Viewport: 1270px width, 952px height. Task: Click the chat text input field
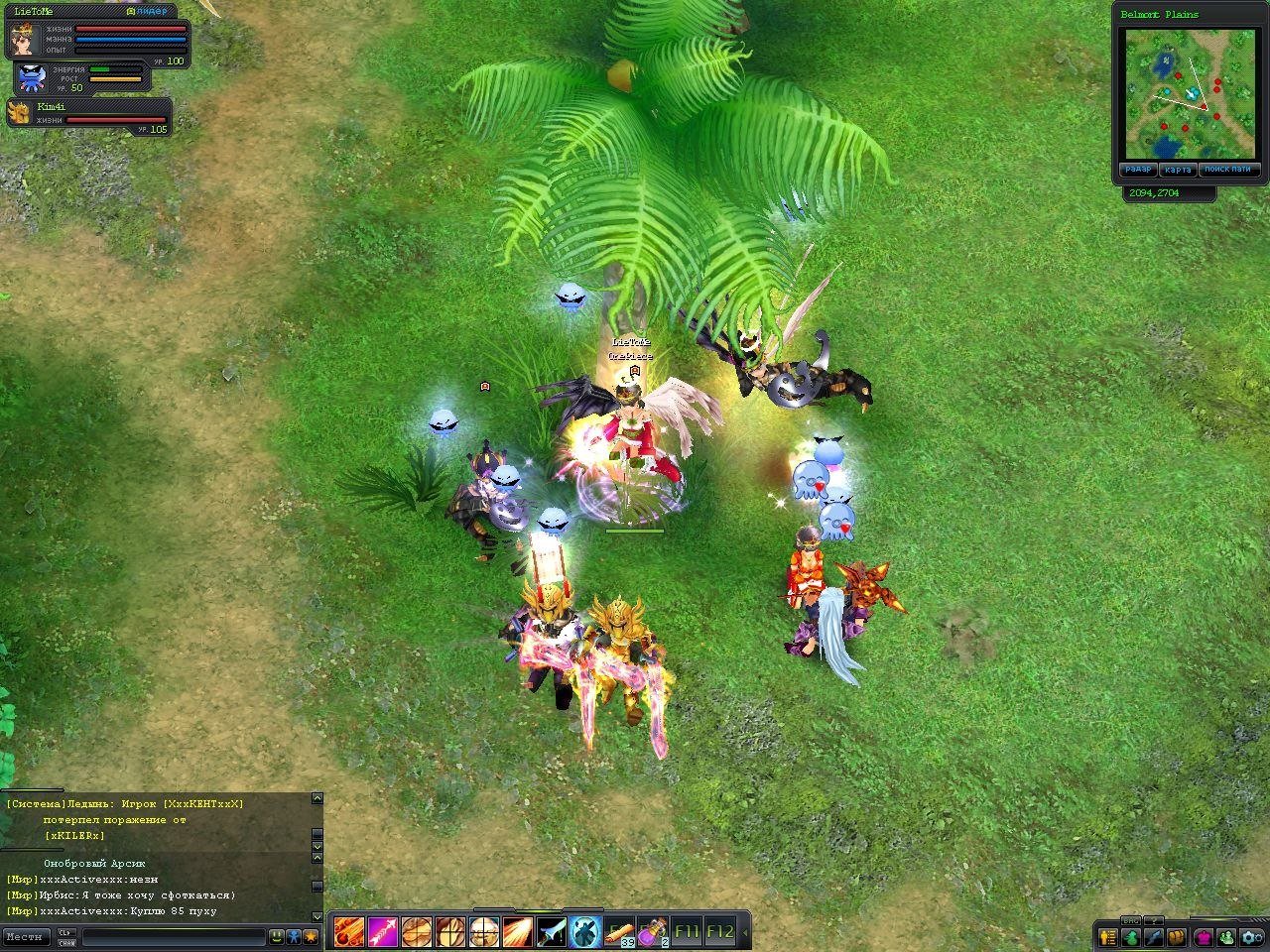click(x=174, y=935)
